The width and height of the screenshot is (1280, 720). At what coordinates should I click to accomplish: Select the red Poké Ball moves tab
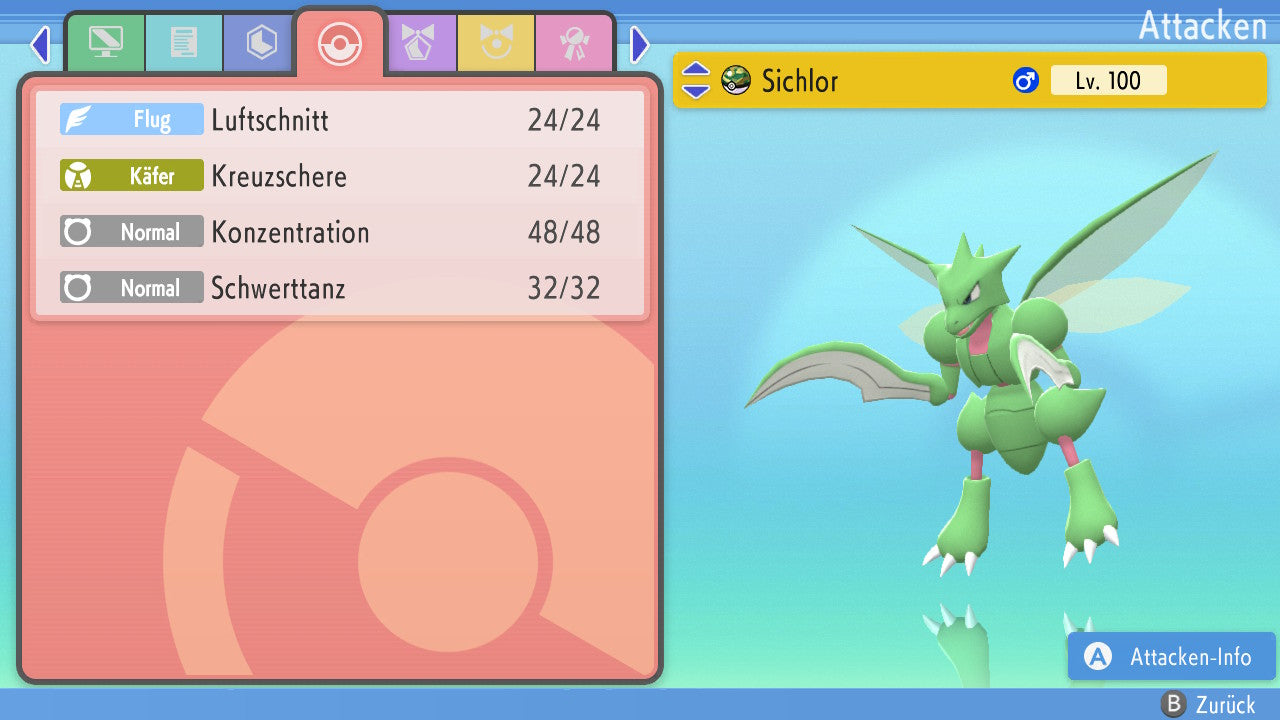coord(340,43)
